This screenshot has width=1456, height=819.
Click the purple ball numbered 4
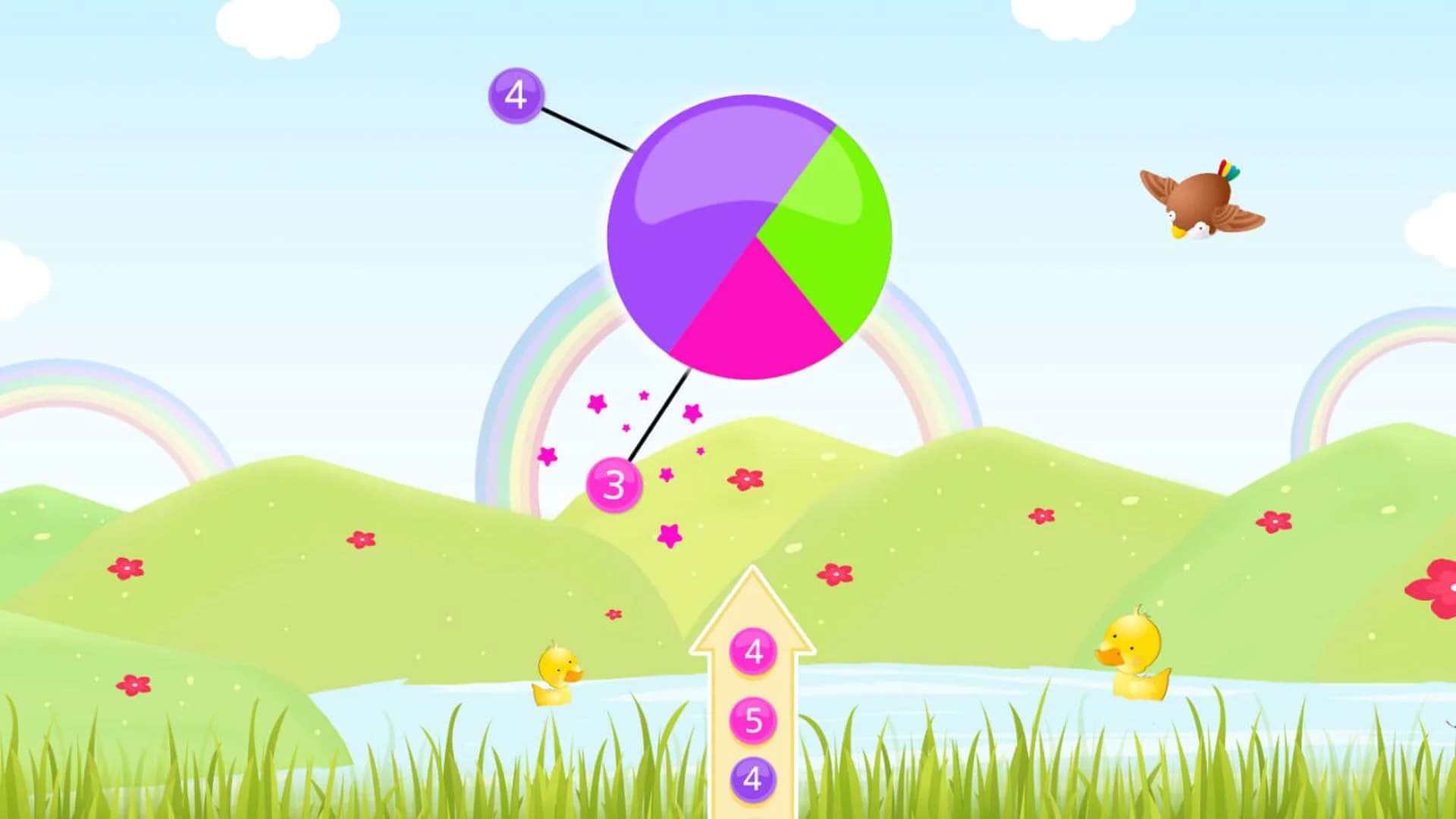[x=518, y=94]
